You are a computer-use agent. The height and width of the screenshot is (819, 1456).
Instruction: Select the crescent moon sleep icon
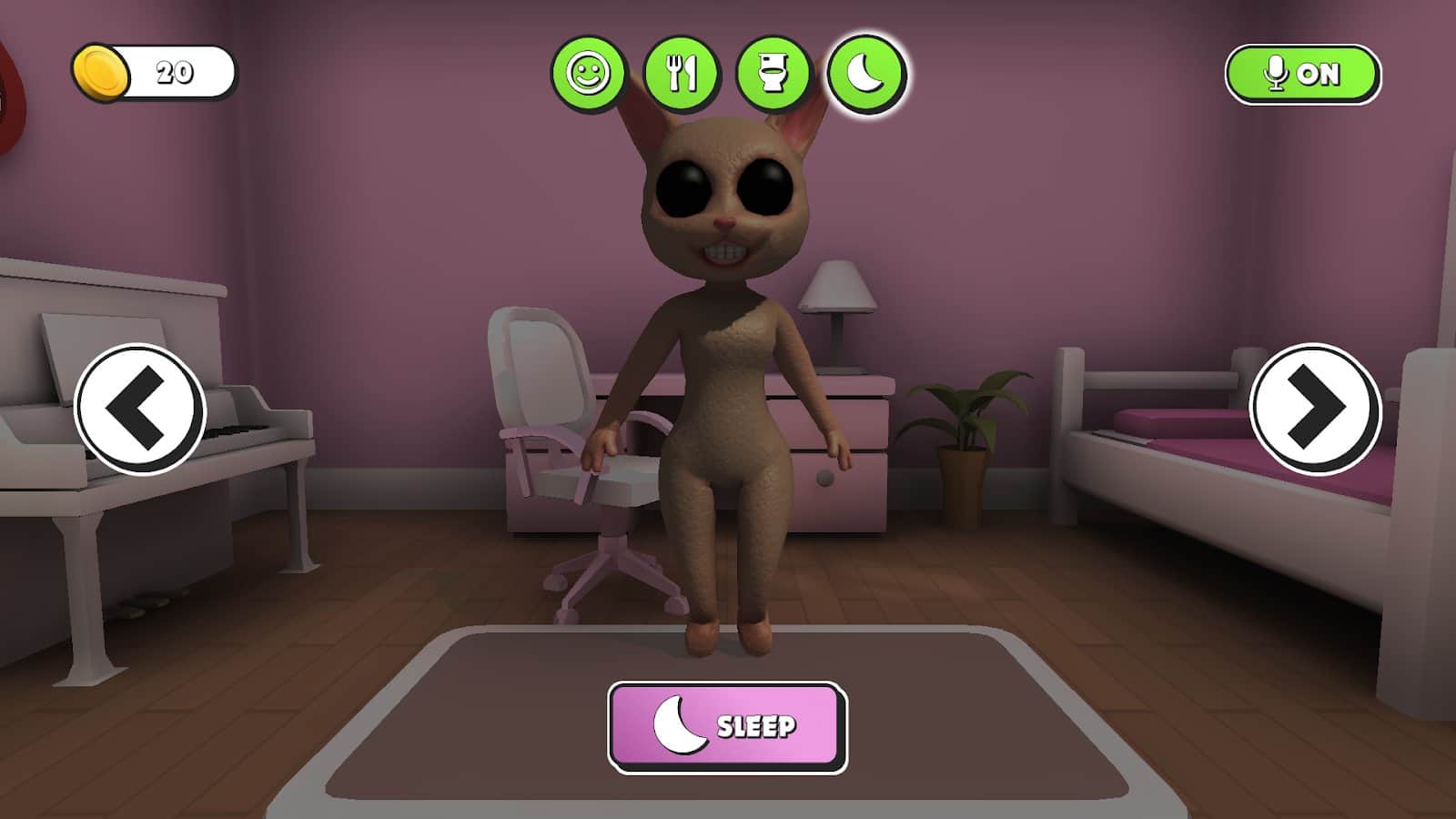point(866,73)
